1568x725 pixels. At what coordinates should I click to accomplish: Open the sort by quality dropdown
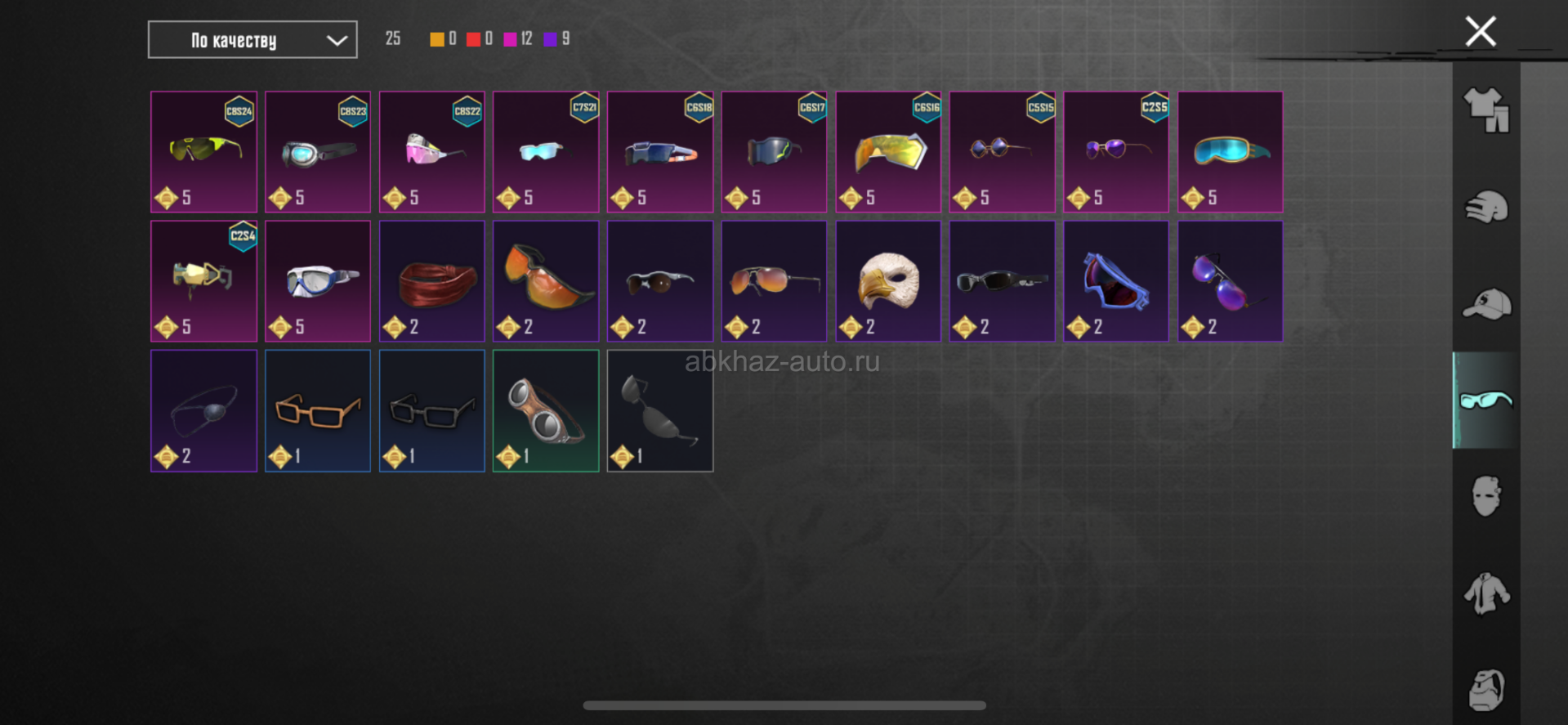point(252,40)
